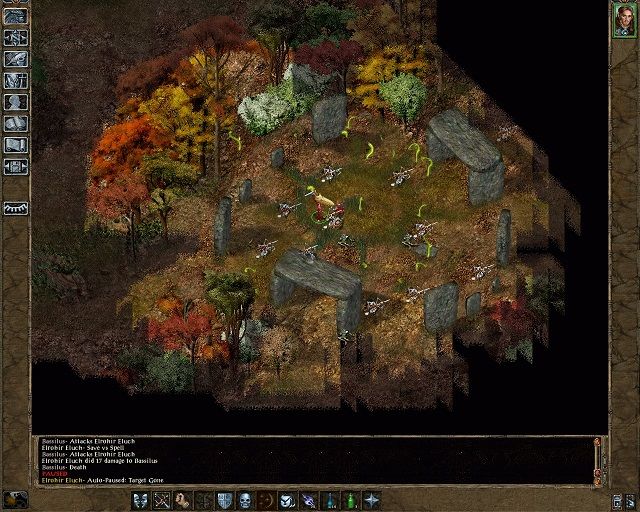This screenshot has width=640, height=512.
Task: Select the character portrait
Action: (624, 20)
